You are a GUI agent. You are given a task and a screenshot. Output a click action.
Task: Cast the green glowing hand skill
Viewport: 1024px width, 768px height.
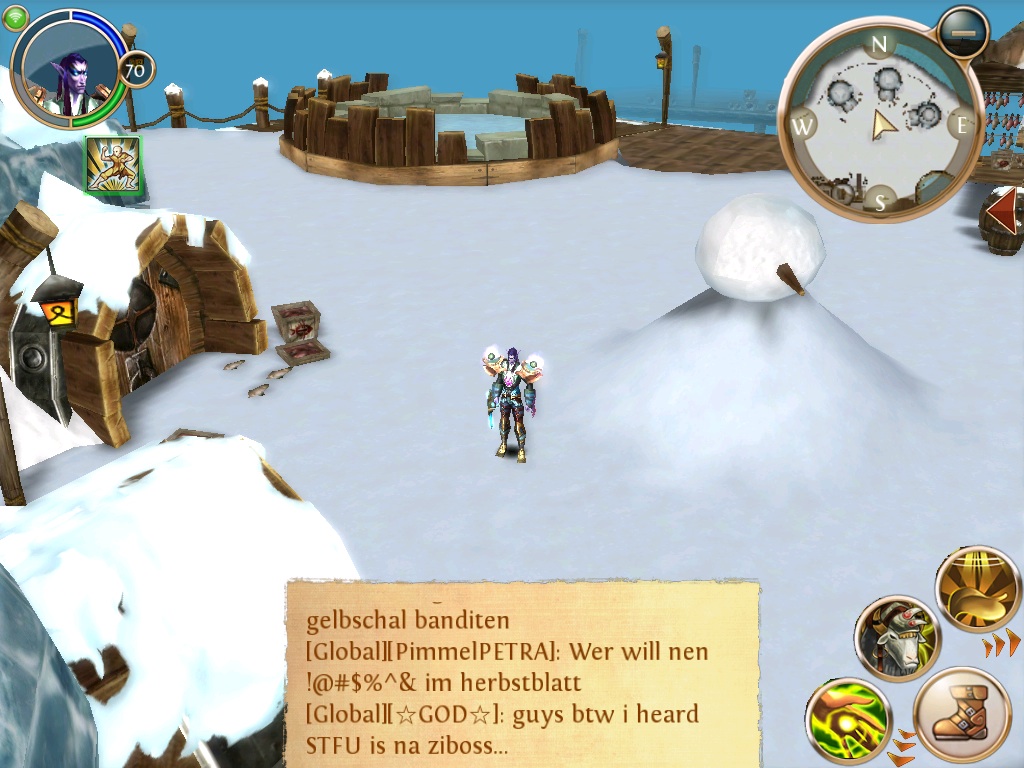(848, 720)
